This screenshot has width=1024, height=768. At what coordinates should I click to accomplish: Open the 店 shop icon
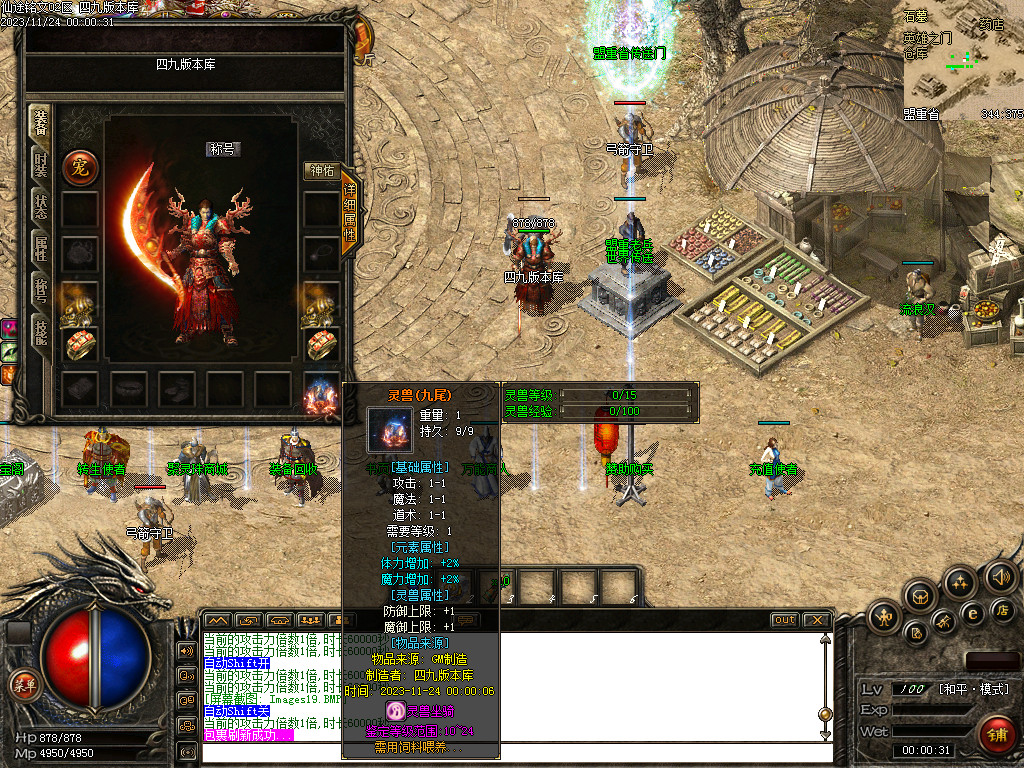tap(1002, 609)
